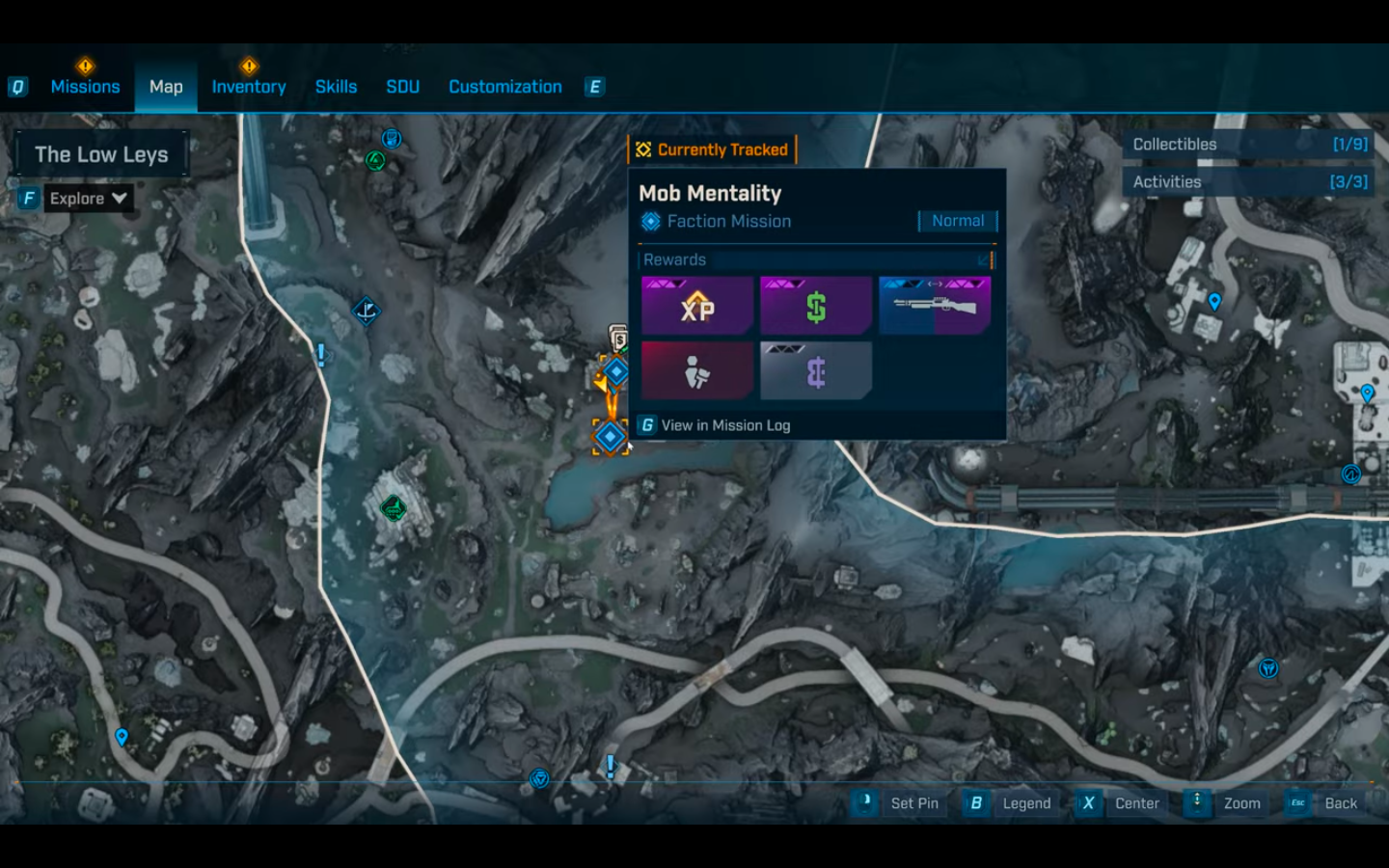
Task: Open the Inventory tab
Action: pyautogui.click(x=249, y=87)
